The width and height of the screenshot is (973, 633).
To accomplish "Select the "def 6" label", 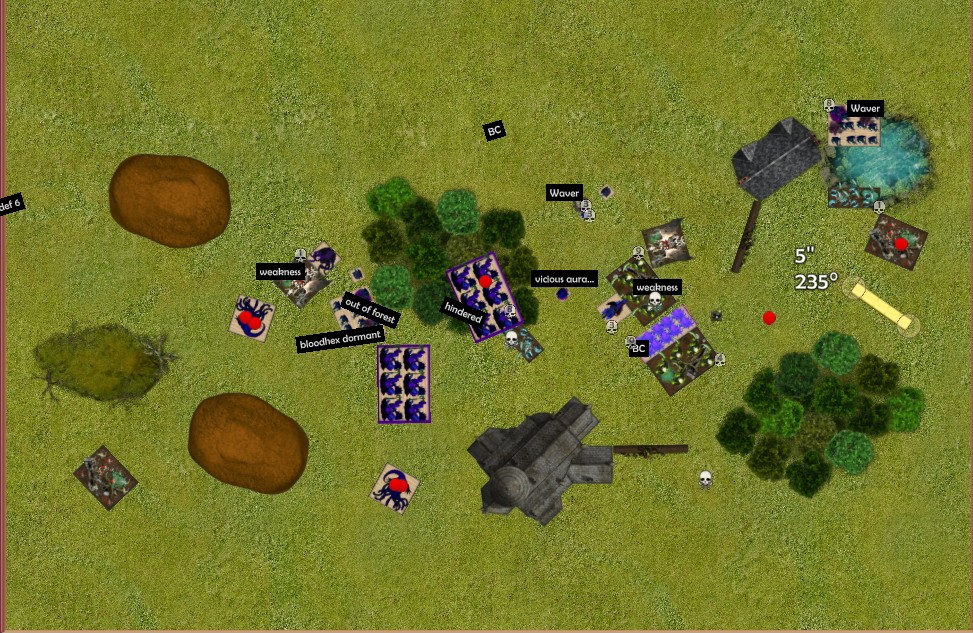I will pyautogui.click(x=10, y=205).
